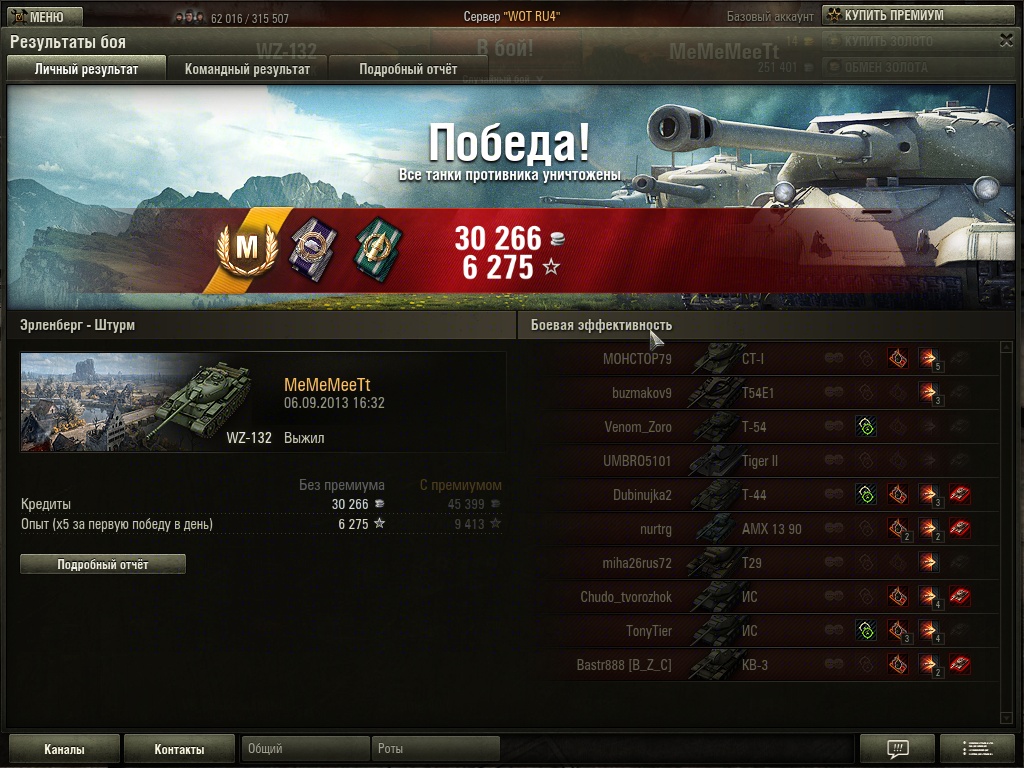Open the speech bubble notifications button
Viewport: 1024px width, 768px height.
click(897, 749)
